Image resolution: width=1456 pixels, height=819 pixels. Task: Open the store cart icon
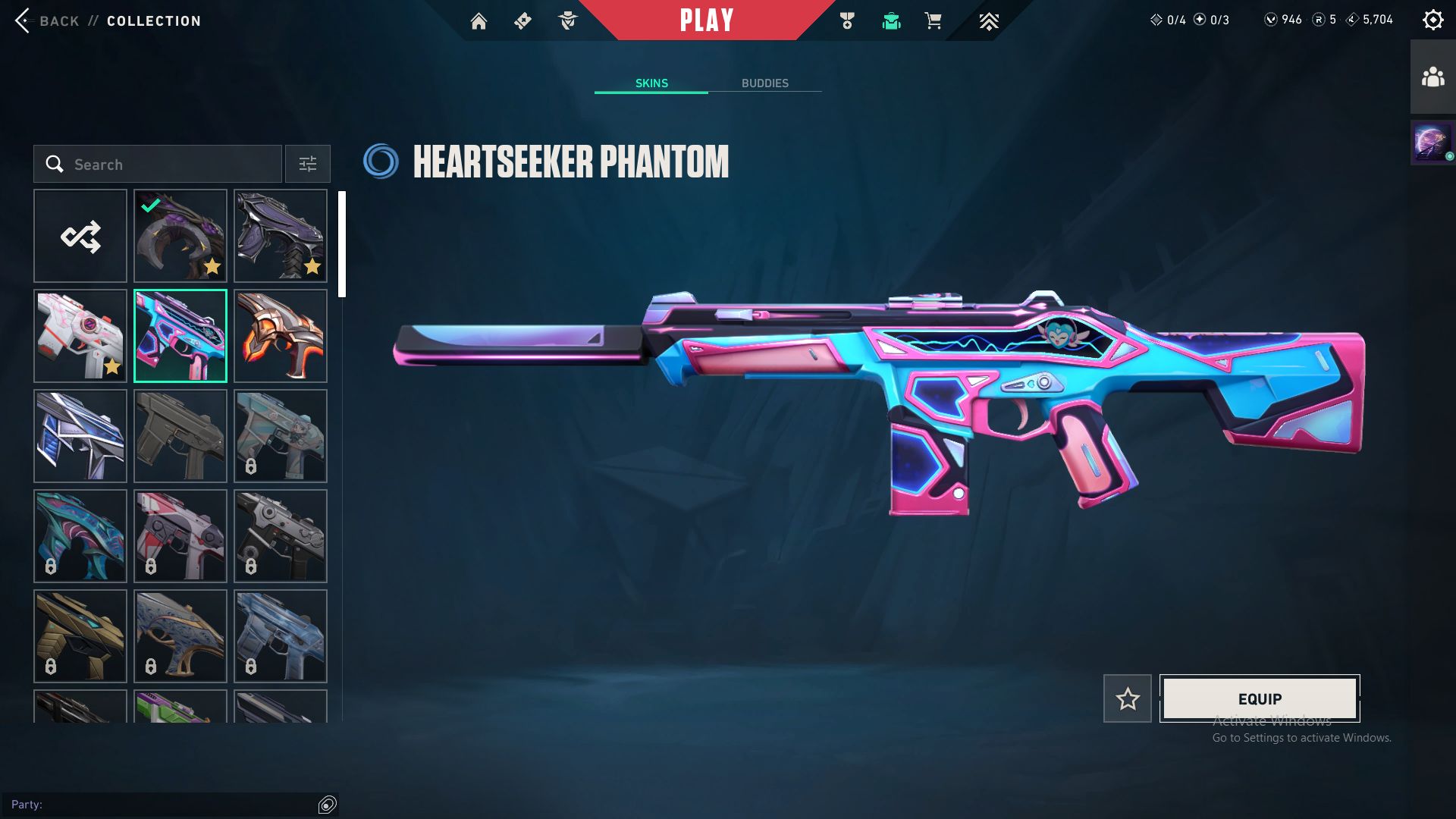(933, 21)
